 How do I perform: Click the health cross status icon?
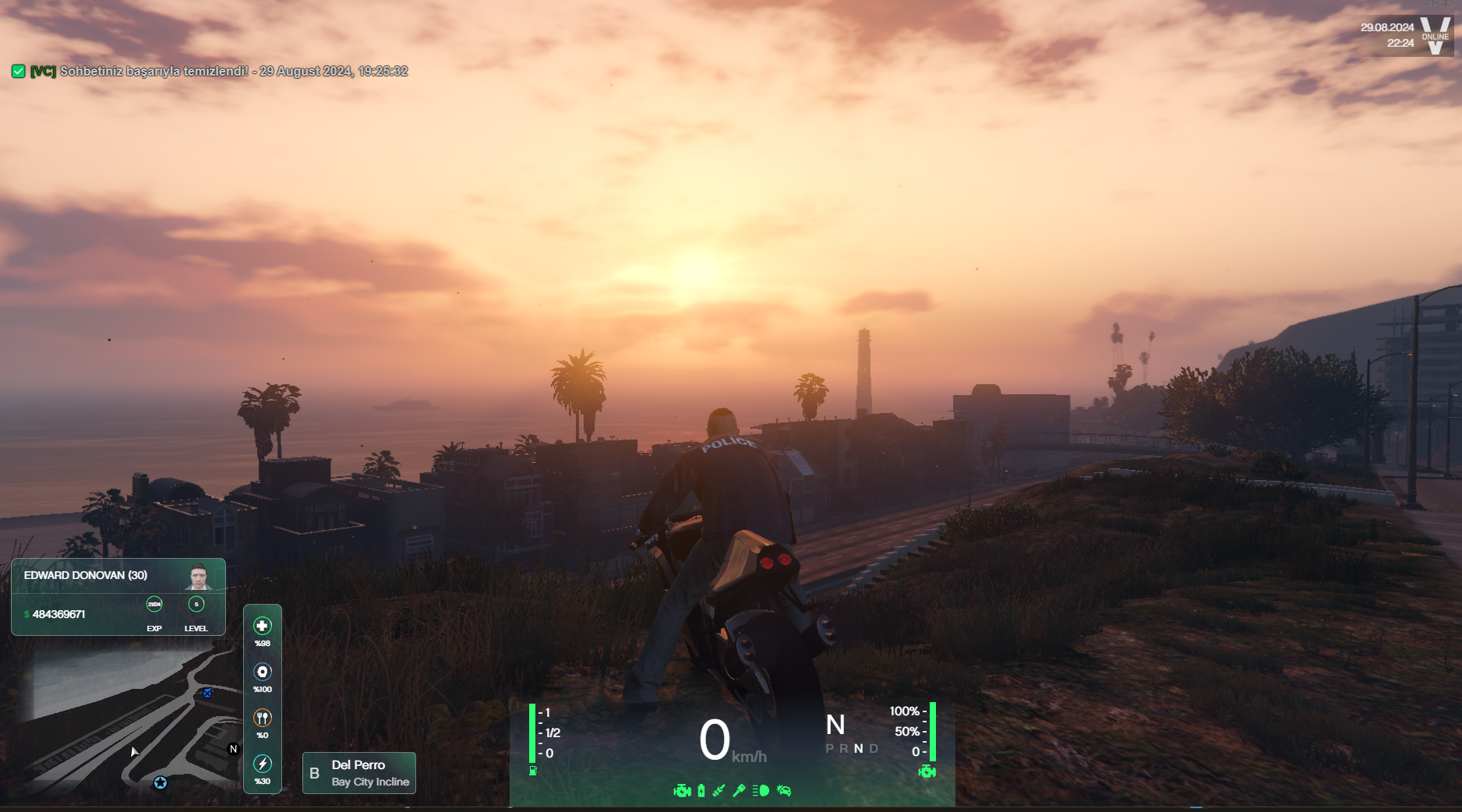[x=263, y=626]
